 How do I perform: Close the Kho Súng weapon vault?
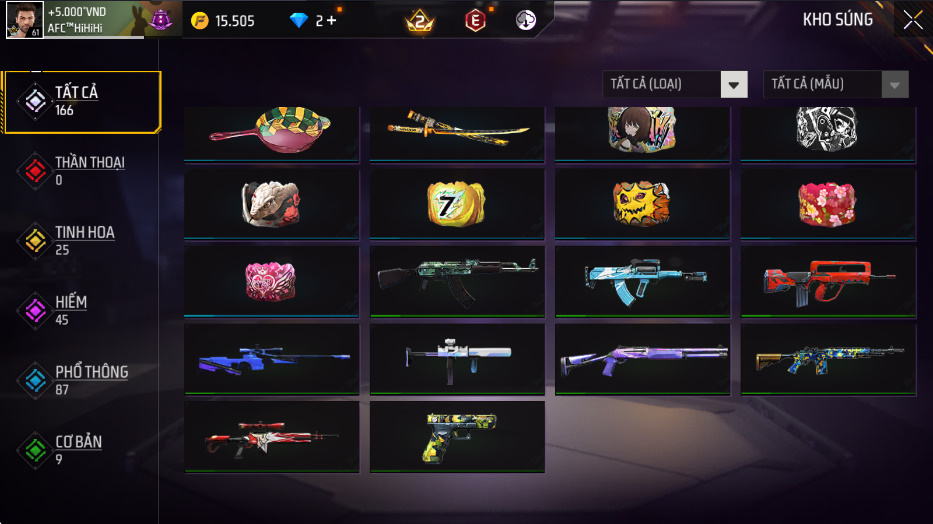[912, 20]
